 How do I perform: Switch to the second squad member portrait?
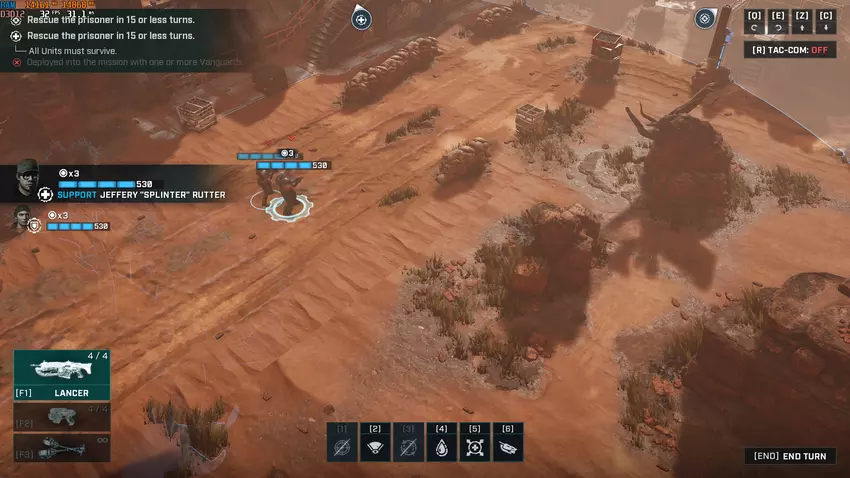[x=22, y=219]
